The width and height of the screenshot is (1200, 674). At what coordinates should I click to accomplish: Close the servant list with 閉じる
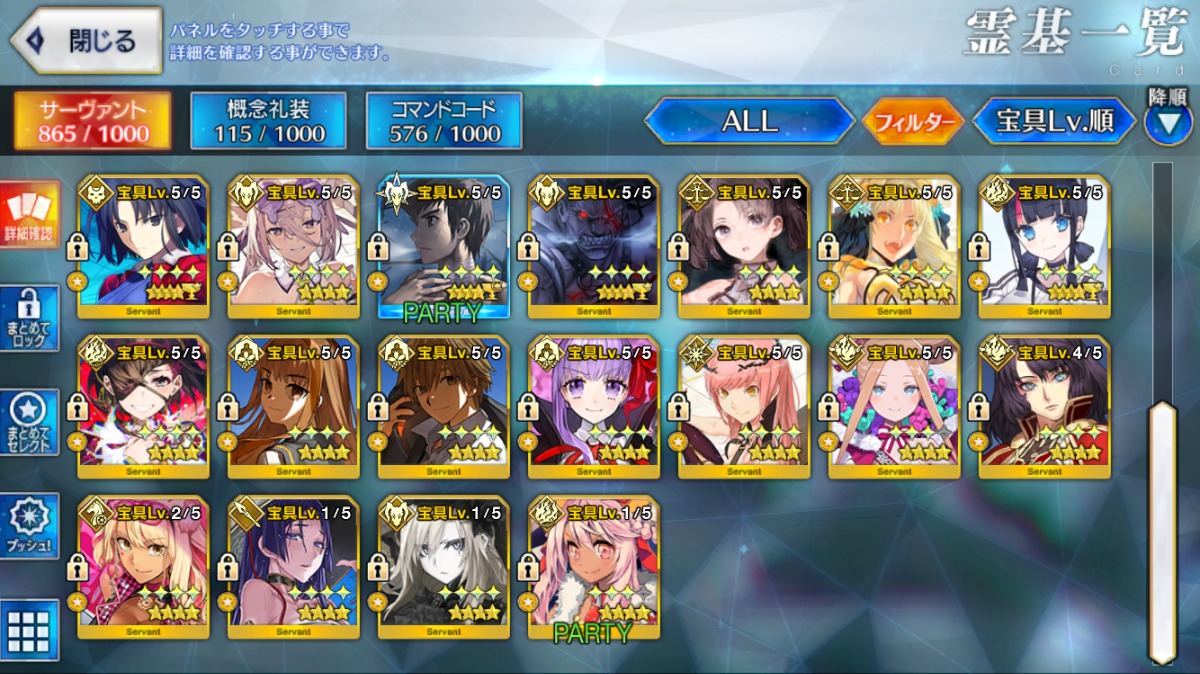point(86,41)
